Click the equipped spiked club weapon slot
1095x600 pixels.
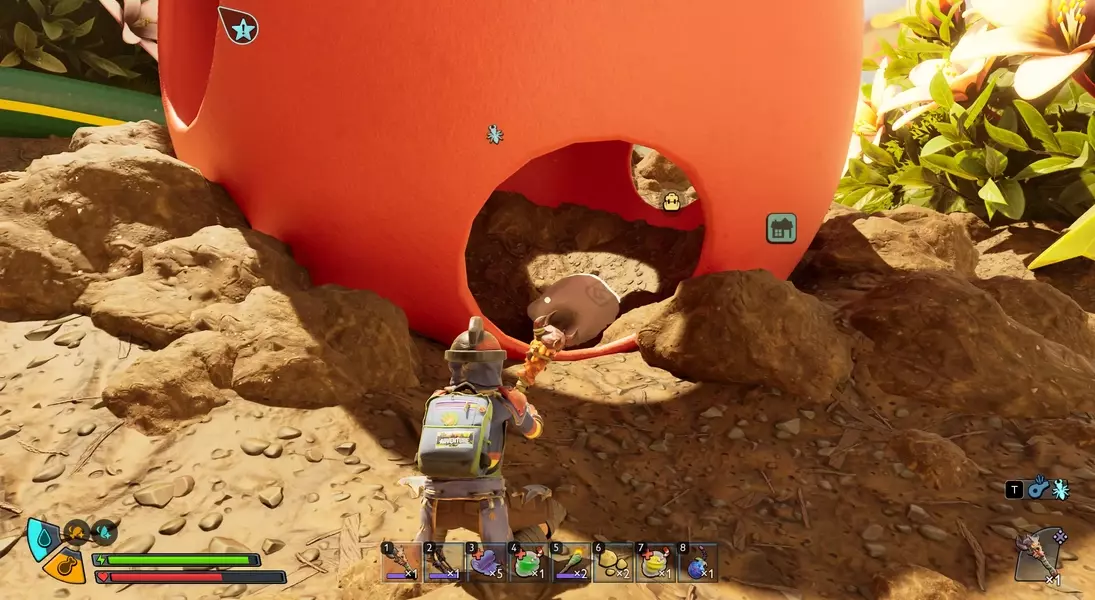coord(1040,554)
